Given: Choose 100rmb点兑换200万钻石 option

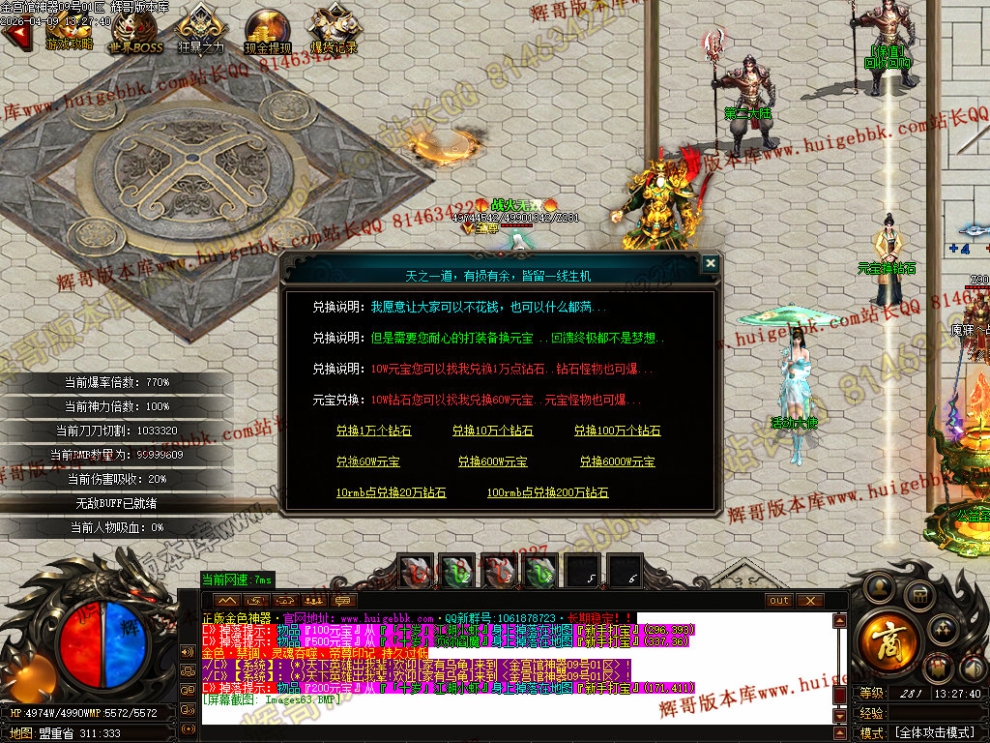Looking at the screenshot, I should point(547,493).
